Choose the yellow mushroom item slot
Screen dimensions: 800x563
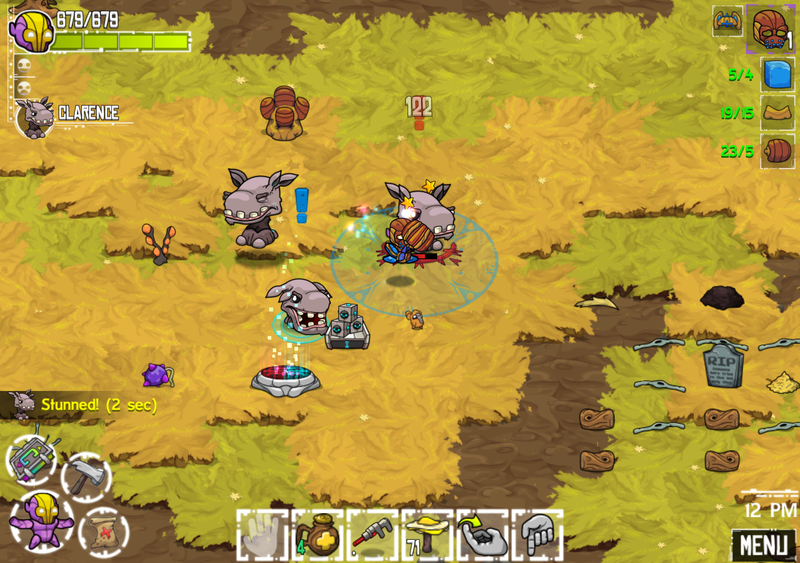(x=427, y=536)
